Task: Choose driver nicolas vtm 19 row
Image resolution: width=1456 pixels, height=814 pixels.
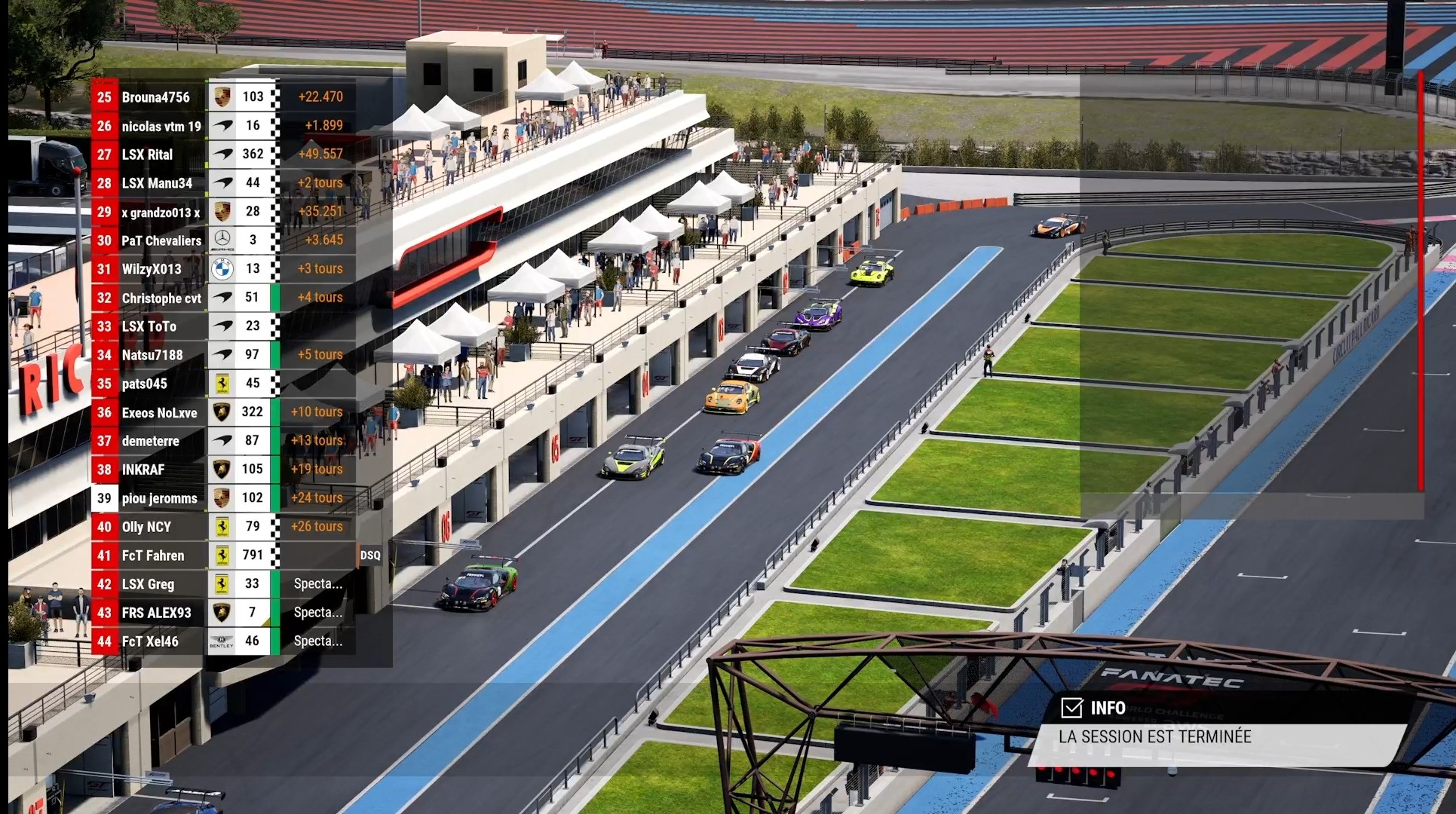Action: [161, 126]
